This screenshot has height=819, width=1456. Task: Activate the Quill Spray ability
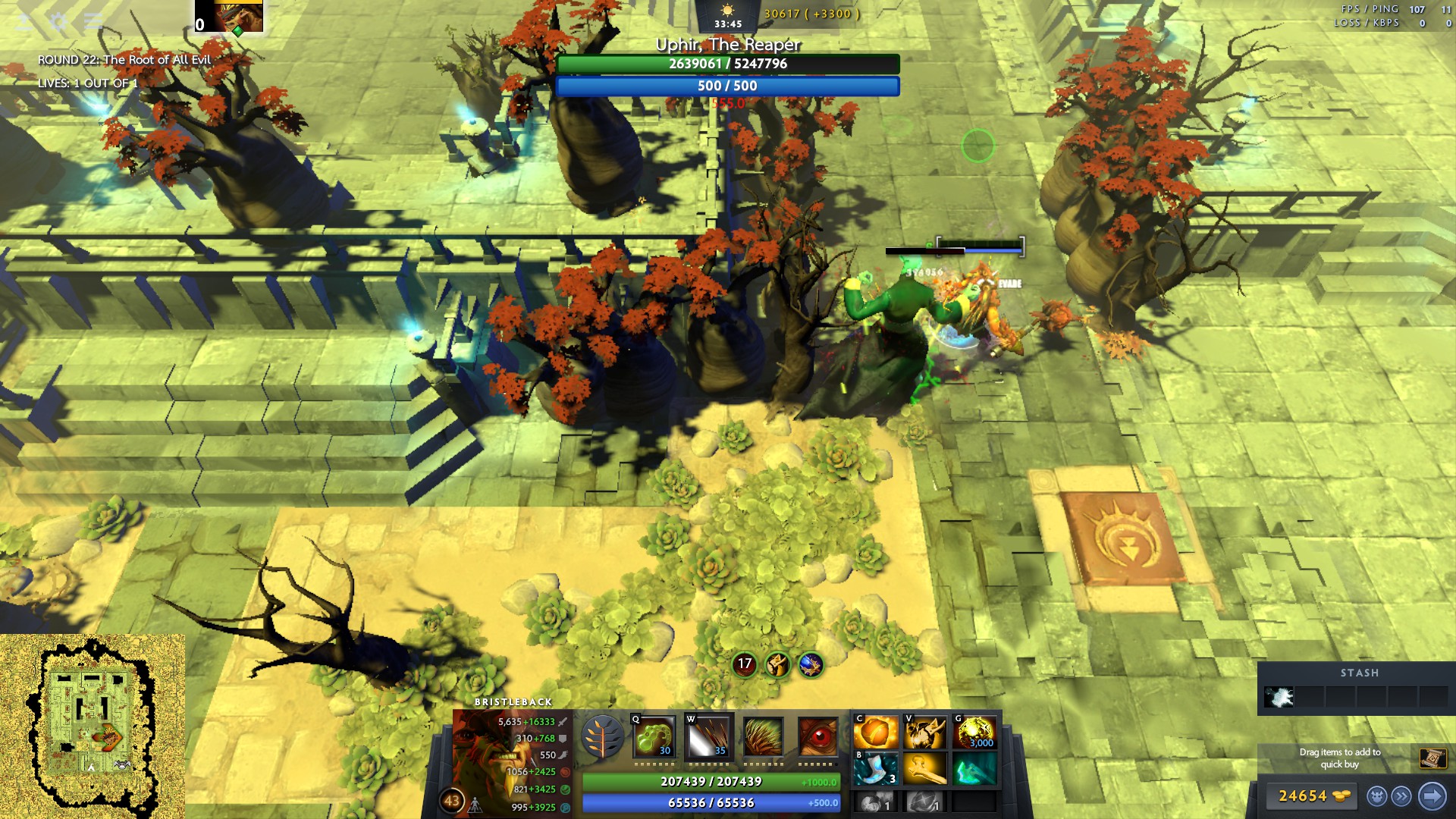[x=709, y=736]
